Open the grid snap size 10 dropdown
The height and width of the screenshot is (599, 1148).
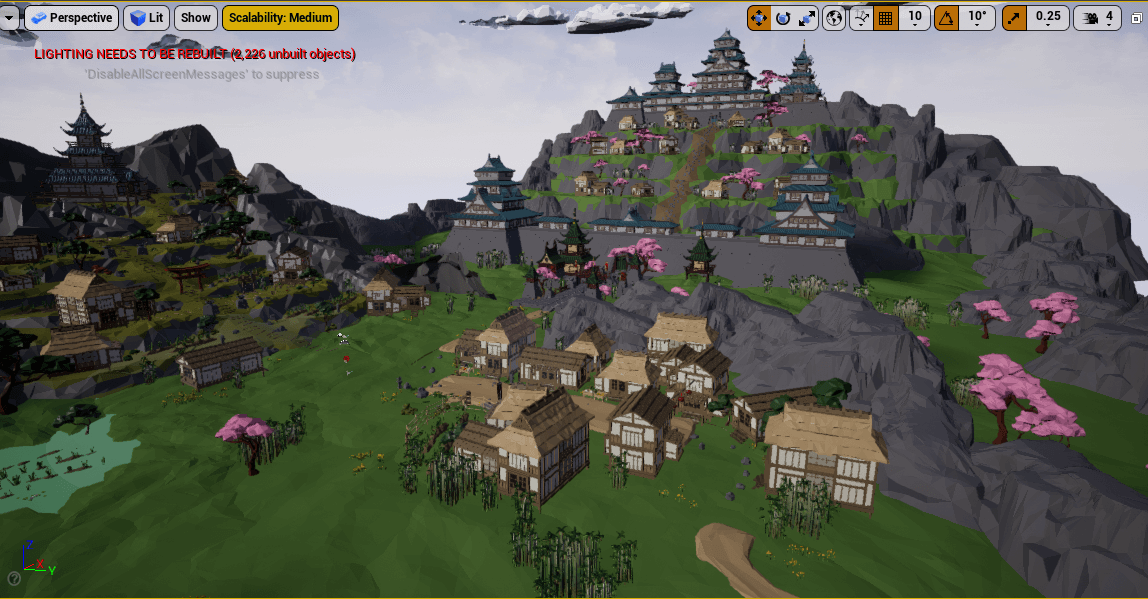[914, 18]
